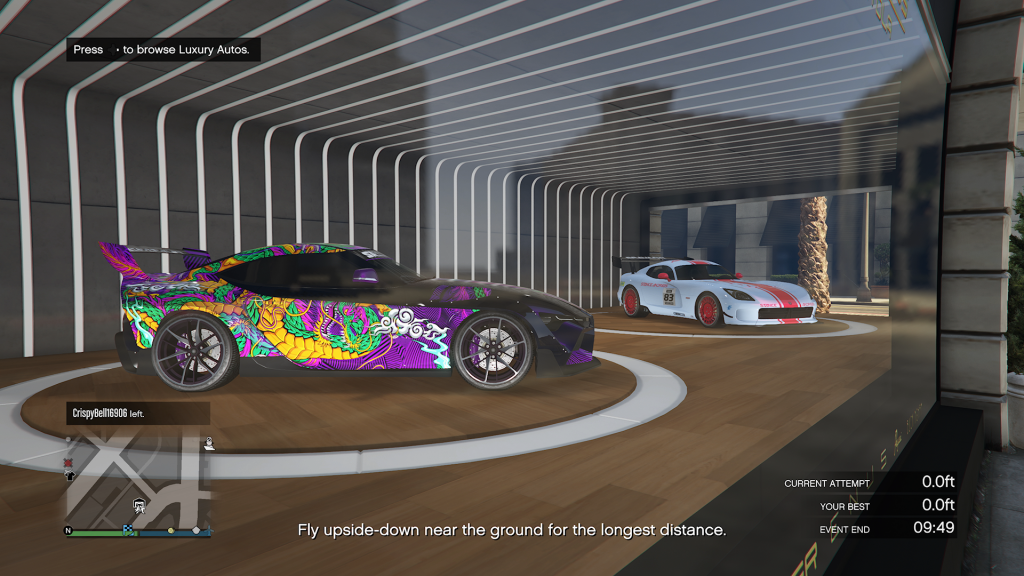Click the minimap road layout

pyautogui.click(x=140, y=480)
